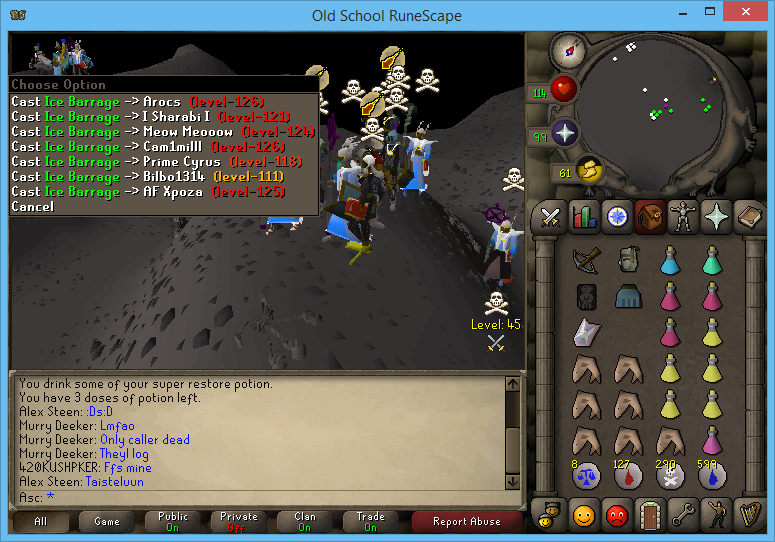Cancel the Choose Option menu
The width and height of the screenshot is (775, 542).
32,206
